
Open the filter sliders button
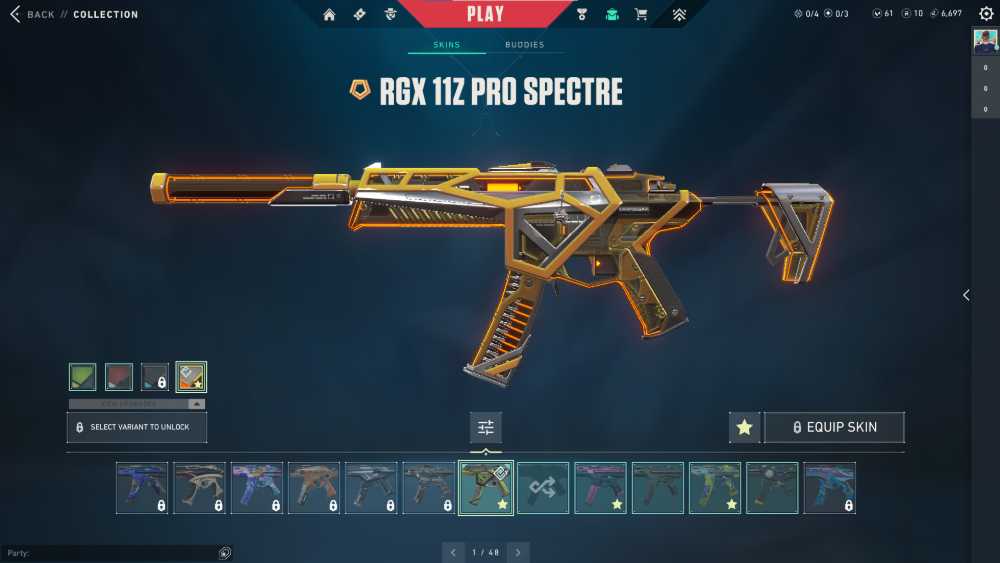[486, 427]
